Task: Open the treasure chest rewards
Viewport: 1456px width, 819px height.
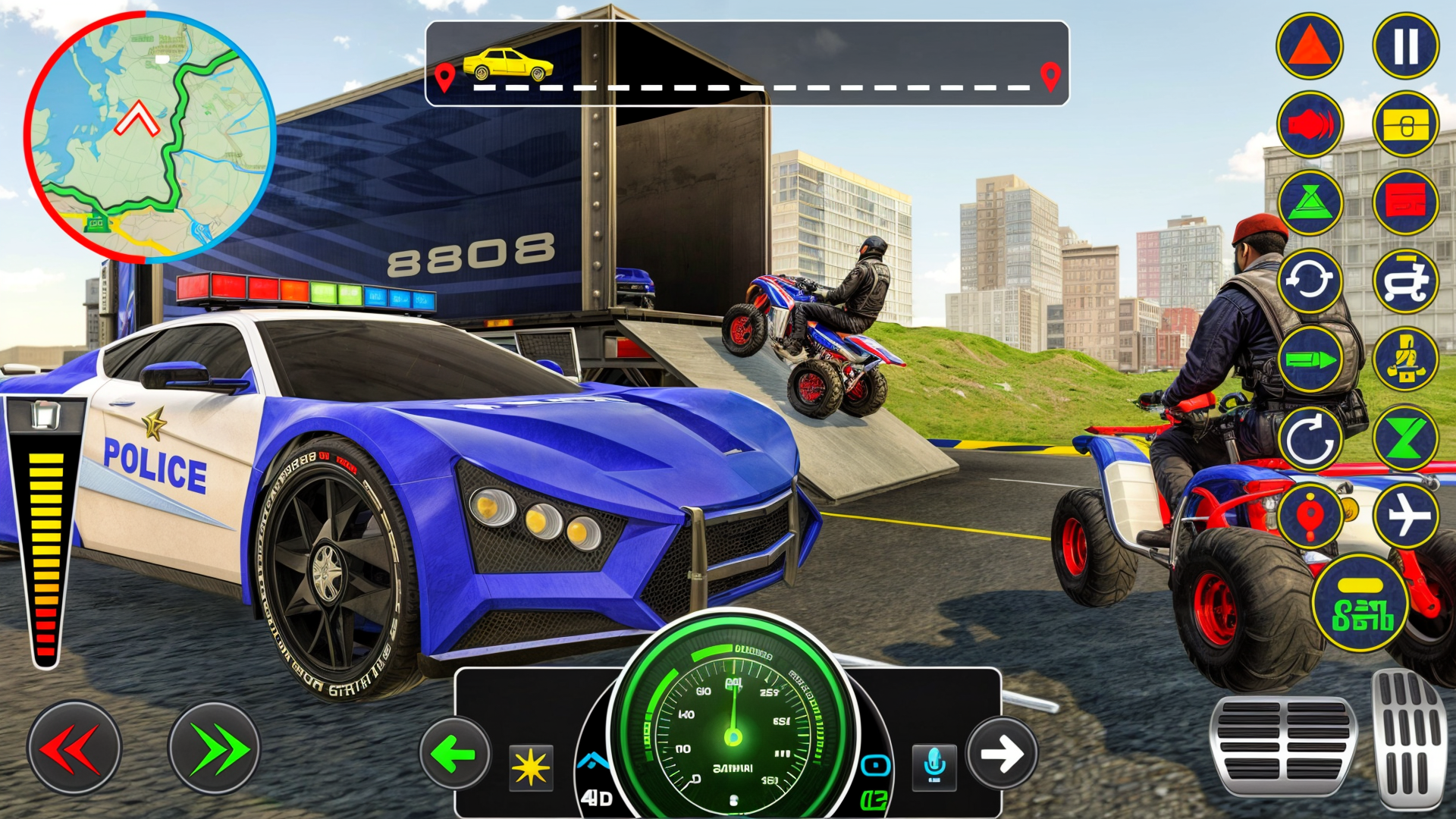Action: (1405, 125)
